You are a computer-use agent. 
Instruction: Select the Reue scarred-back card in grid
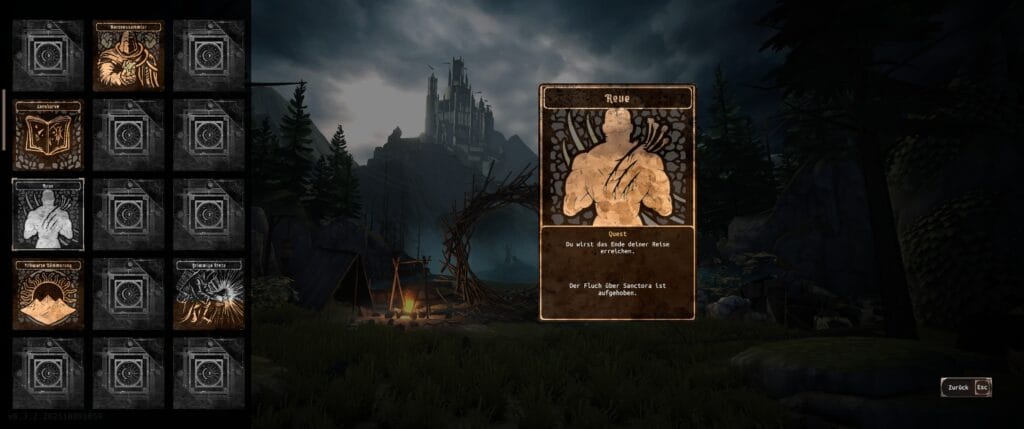coord(48,214)
